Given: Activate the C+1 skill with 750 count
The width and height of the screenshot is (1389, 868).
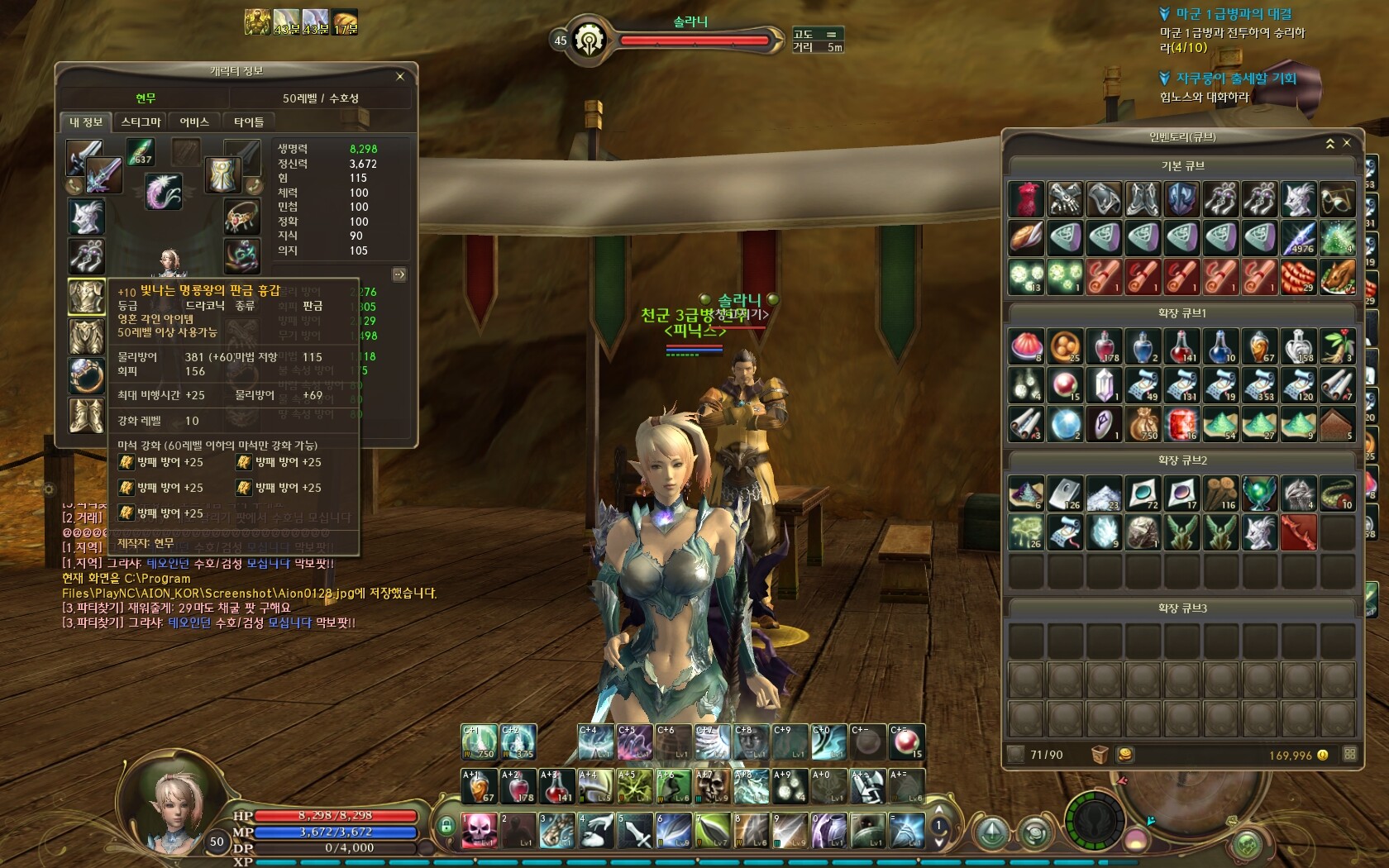Looking at the screenshot, I should click(479, 742).
